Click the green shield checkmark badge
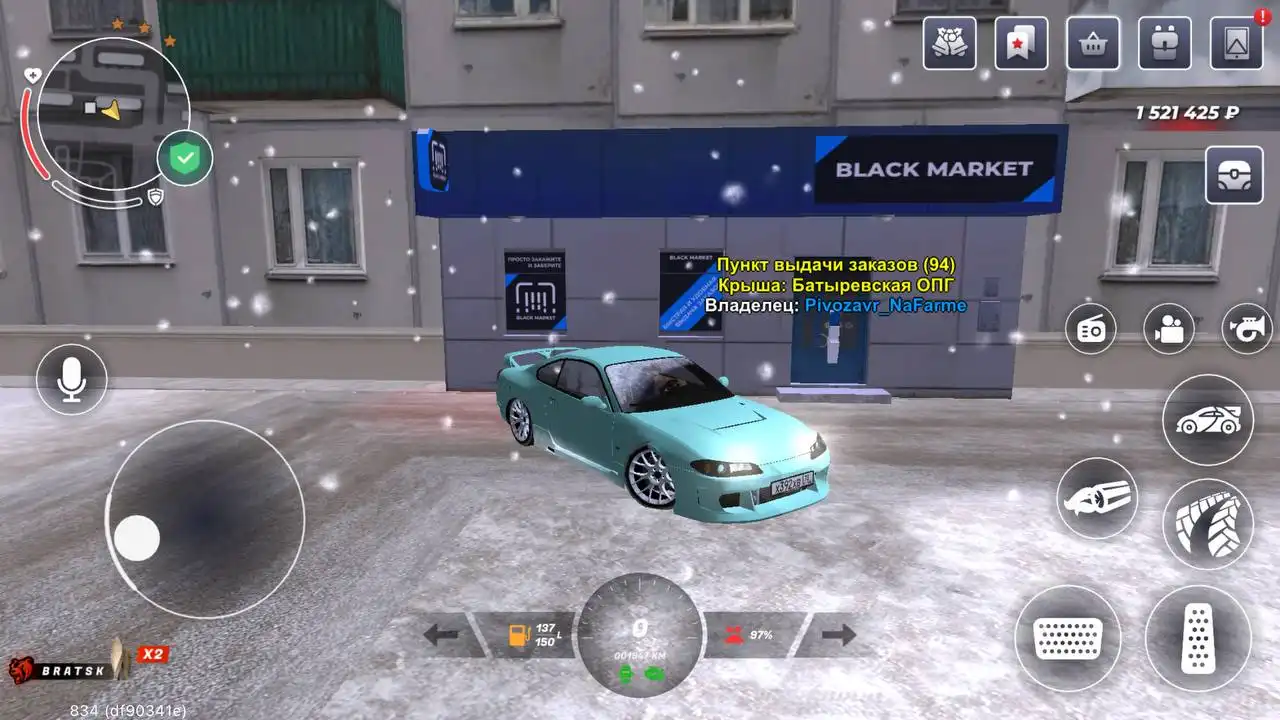Viewport: 1280px width, 720px height. click(x=185, y=158)
